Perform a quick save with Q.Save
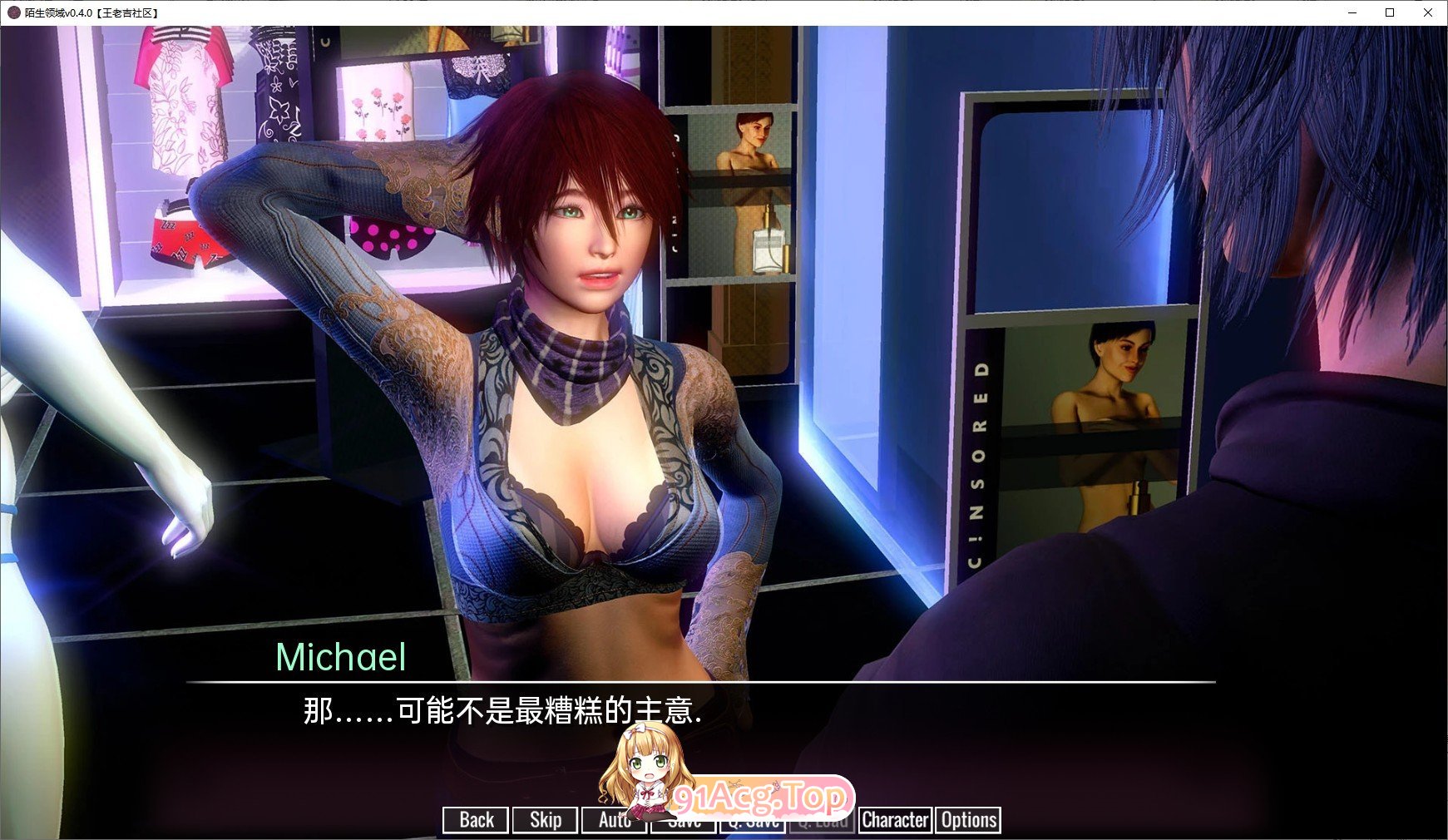 coord(754,820)
